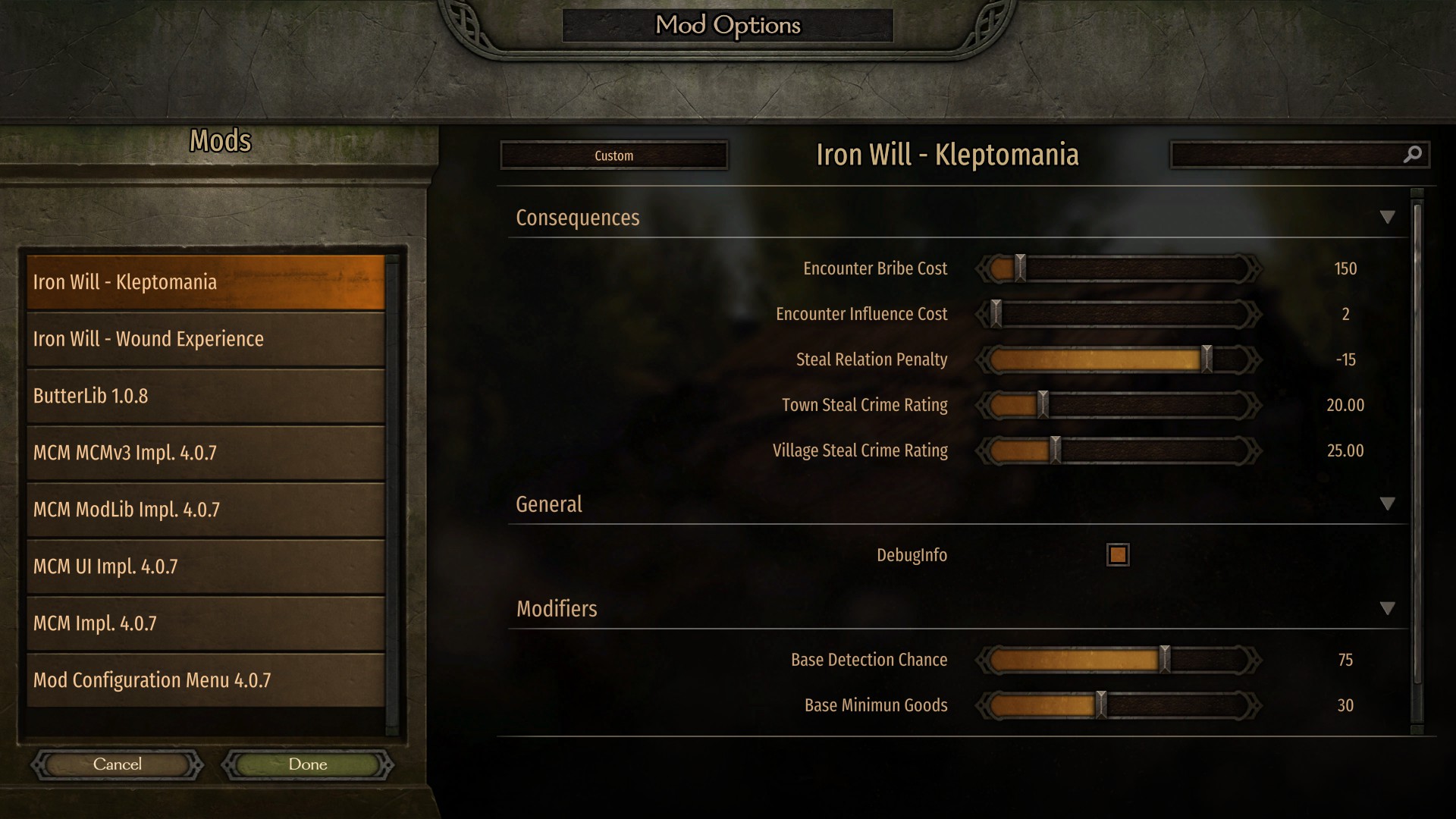Click the Cancel button
The width and height of the screenshot is (1456, 819).
click(118, 764)
